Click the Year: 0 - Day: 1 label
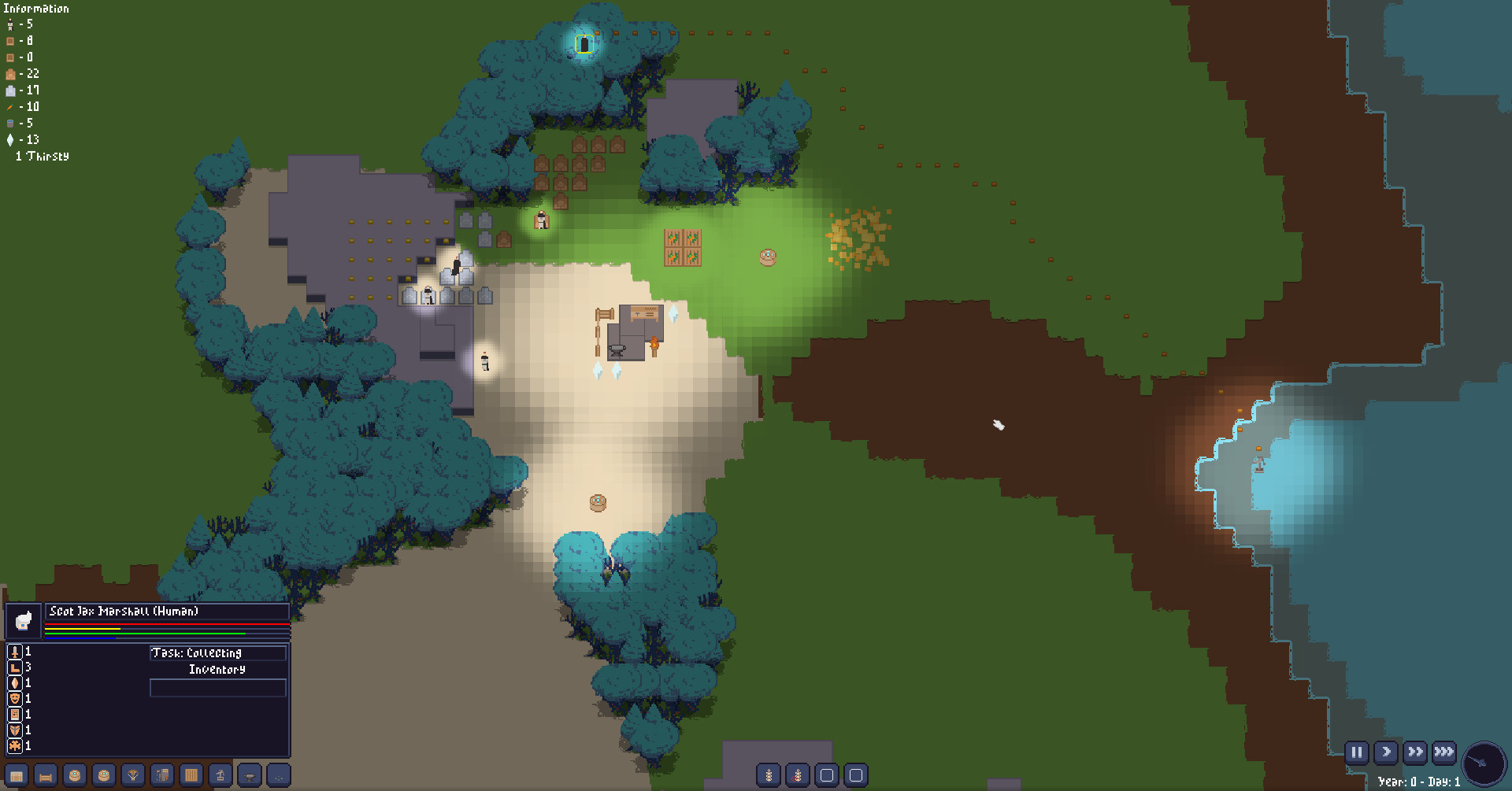 click(x=1421, y=782)
